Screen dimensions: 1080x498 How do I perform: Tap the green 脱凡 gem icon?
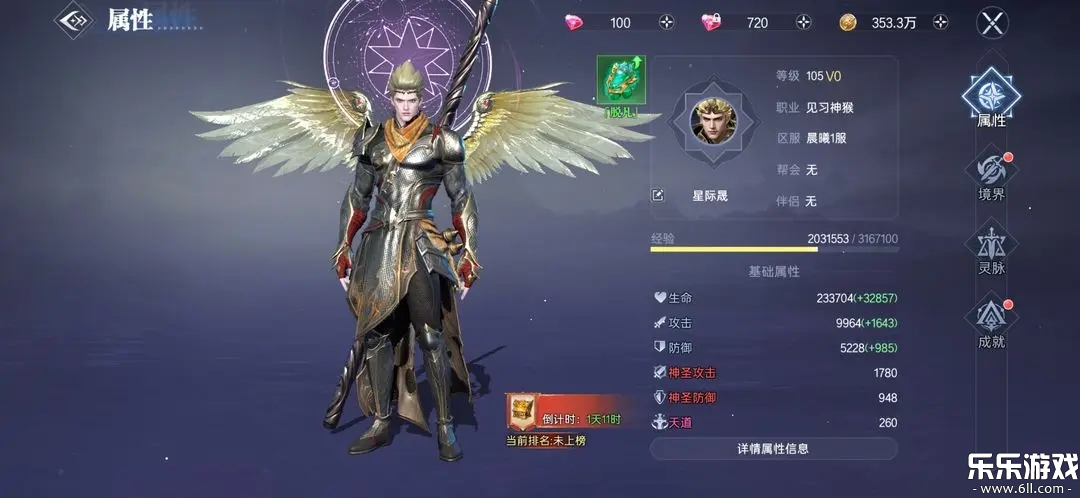(620, 82)
